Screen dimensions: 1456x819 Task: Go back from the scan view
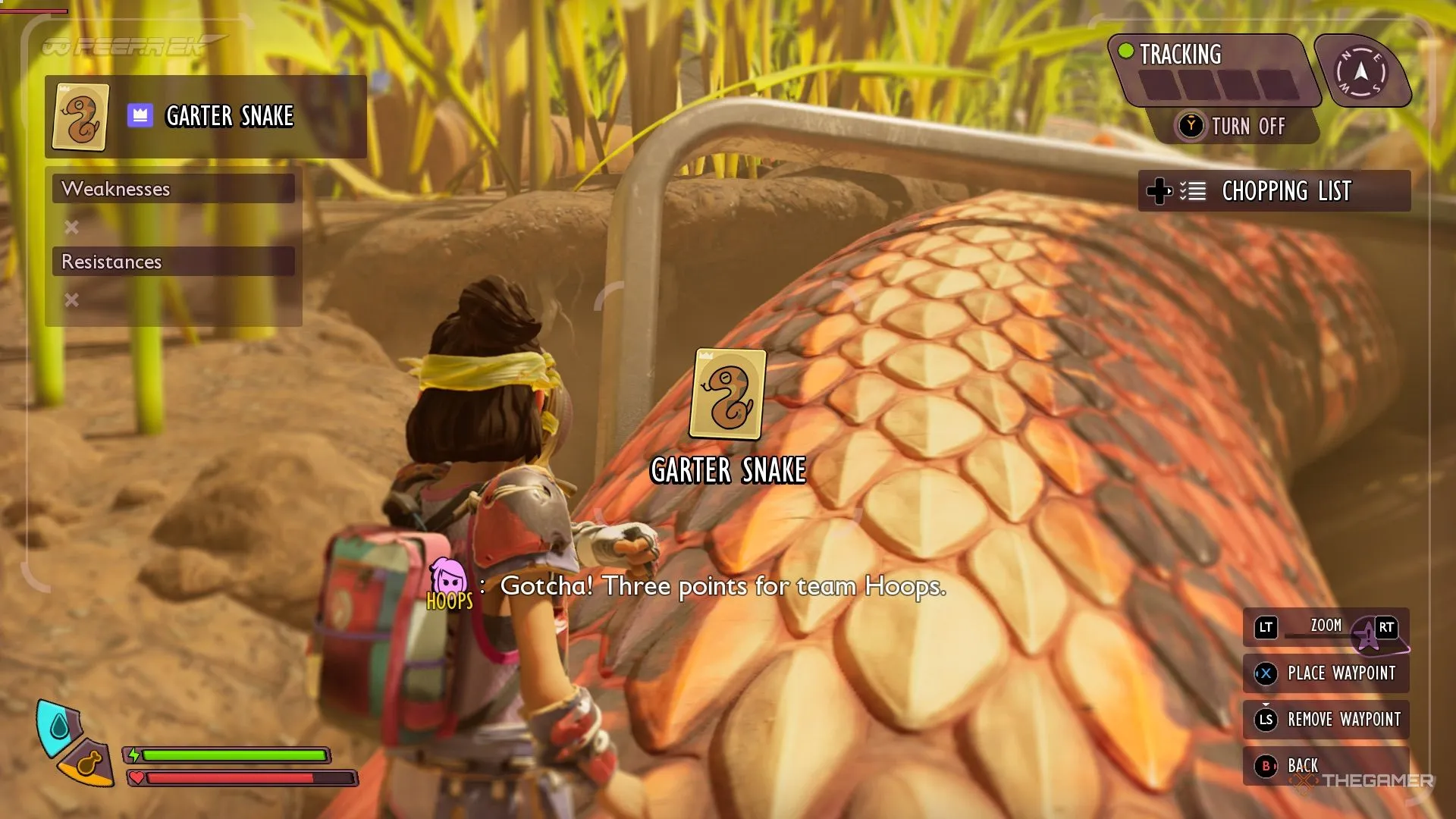tap(1289, 766)
